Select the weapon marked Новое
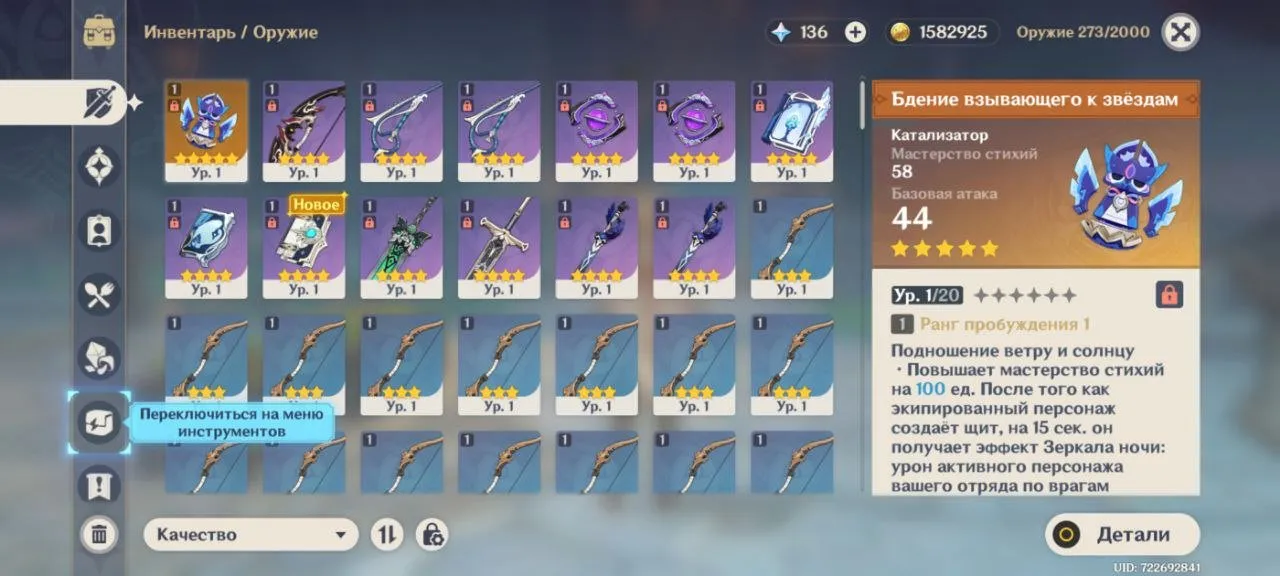The width and height of the screenshot is (1280, 576). pyautogui.click(x=304, y=247)
